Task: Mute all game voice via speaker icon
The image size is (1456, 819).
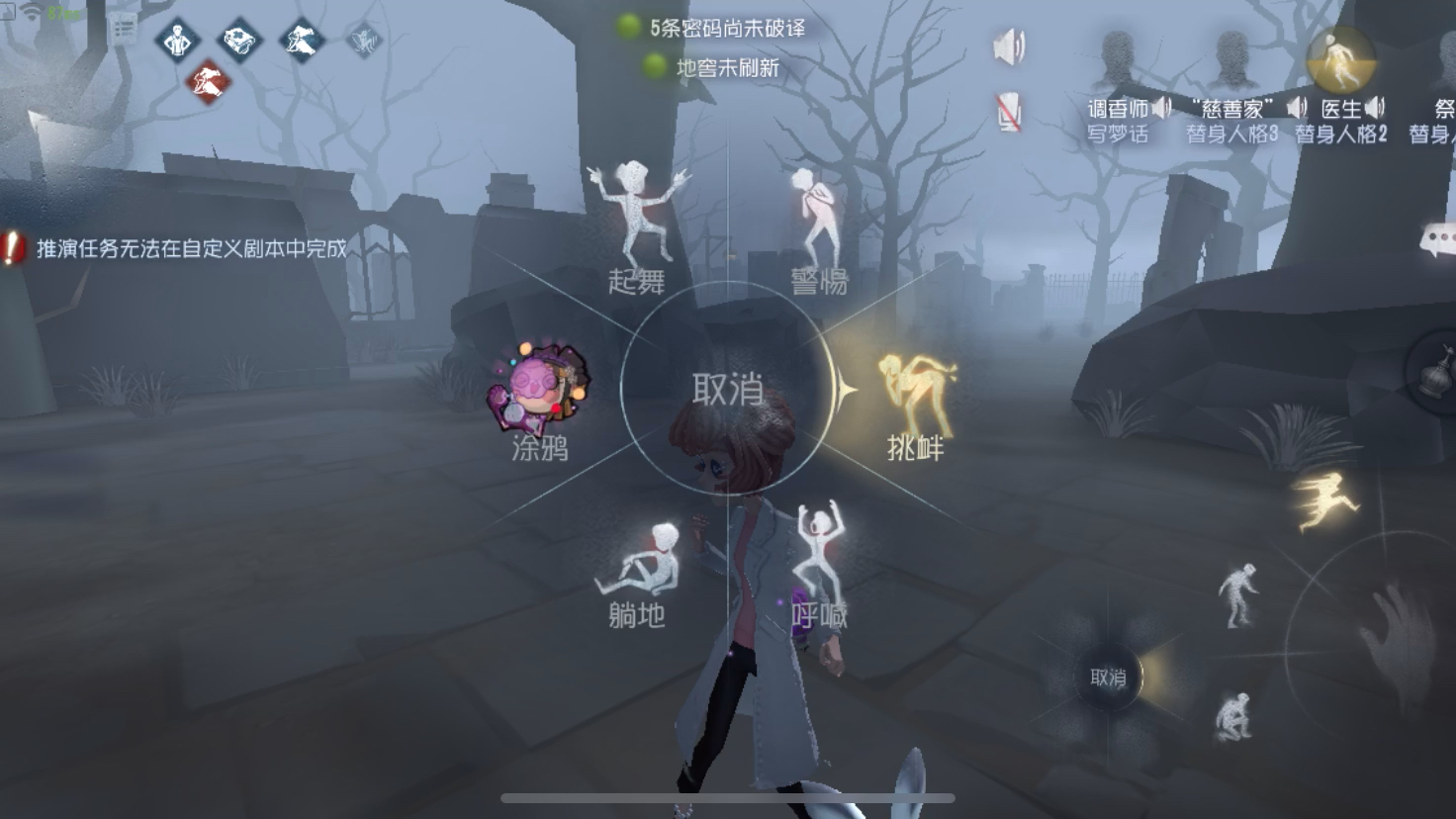Action: coord(1011,45)
